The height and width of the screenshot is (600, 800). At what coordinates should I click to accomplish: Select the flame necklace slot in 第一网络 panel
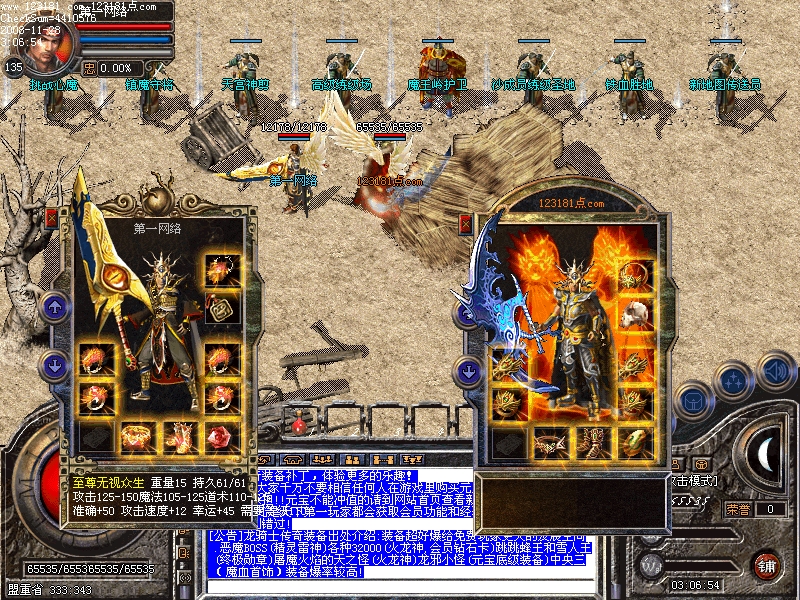click(220, 271)
